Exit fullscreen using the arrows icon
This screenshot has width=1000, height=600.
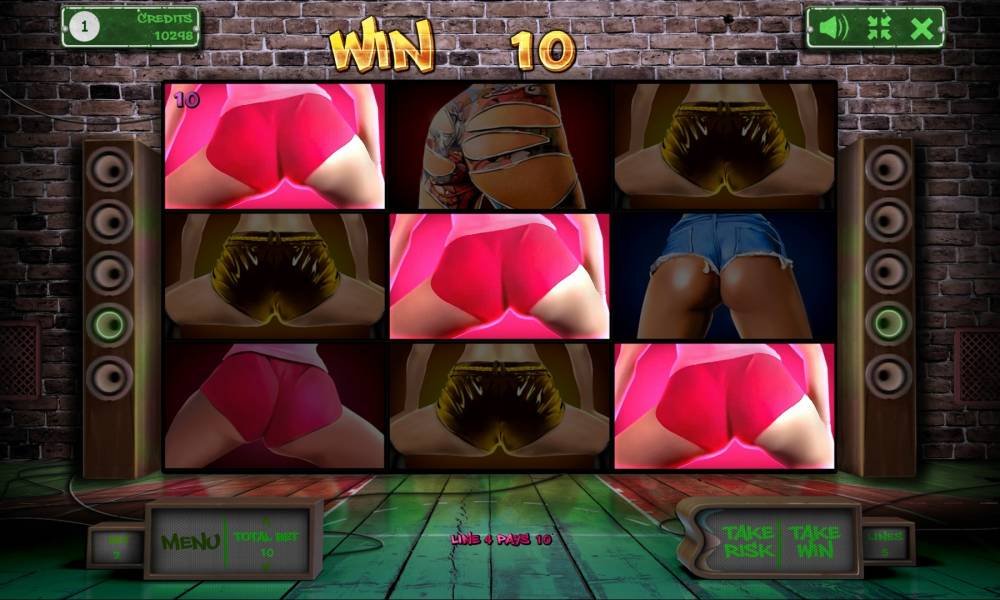click(x=878, y=28)
